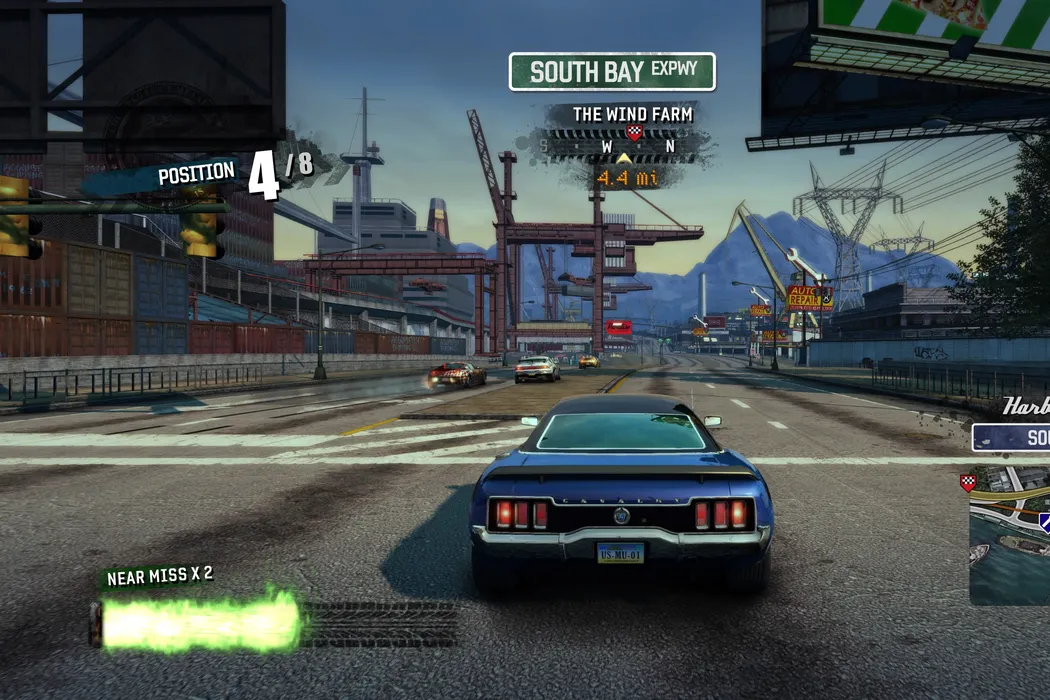The width and height of the screenshot is (1050, 700).
Task: Select the South Bay Expwy street sign
Action: click(x=612, y=72)
